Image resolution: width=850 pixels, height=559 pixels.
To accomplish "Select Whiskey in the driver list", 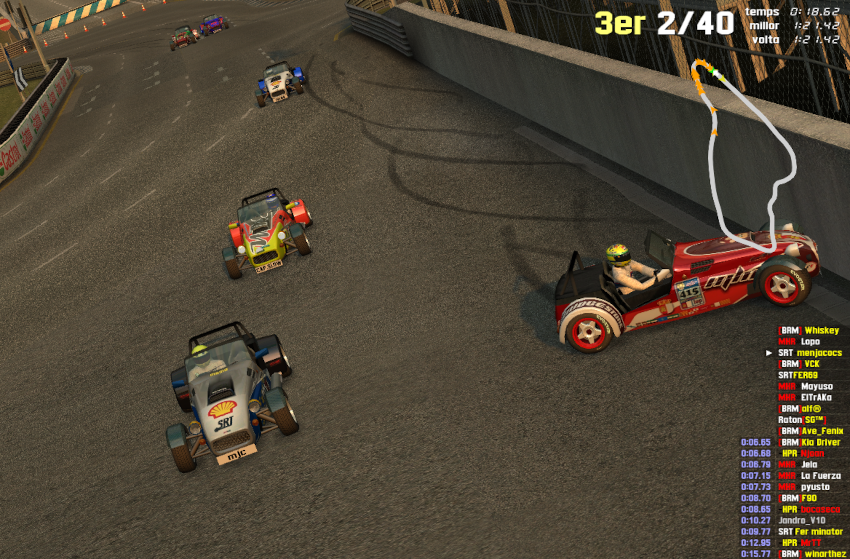I will click(821, 330).
